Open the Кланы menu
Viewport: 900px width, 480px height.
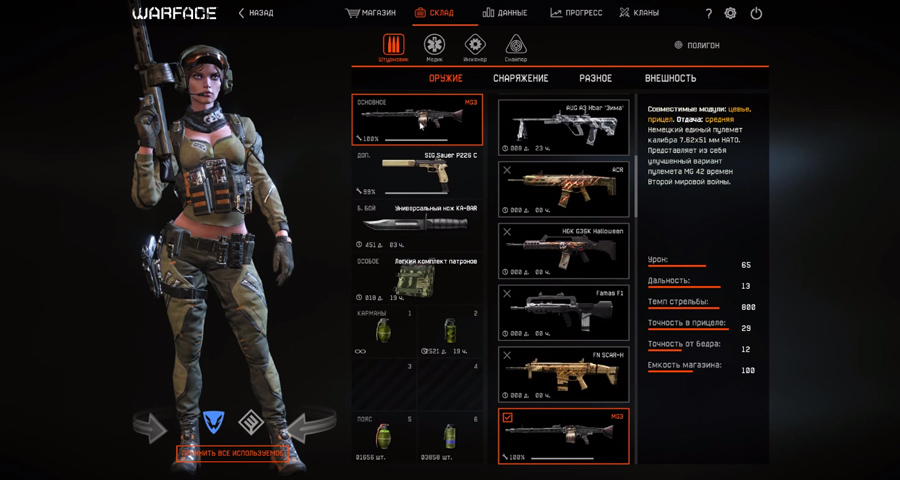pyautogui.click(x=638, y=13)
